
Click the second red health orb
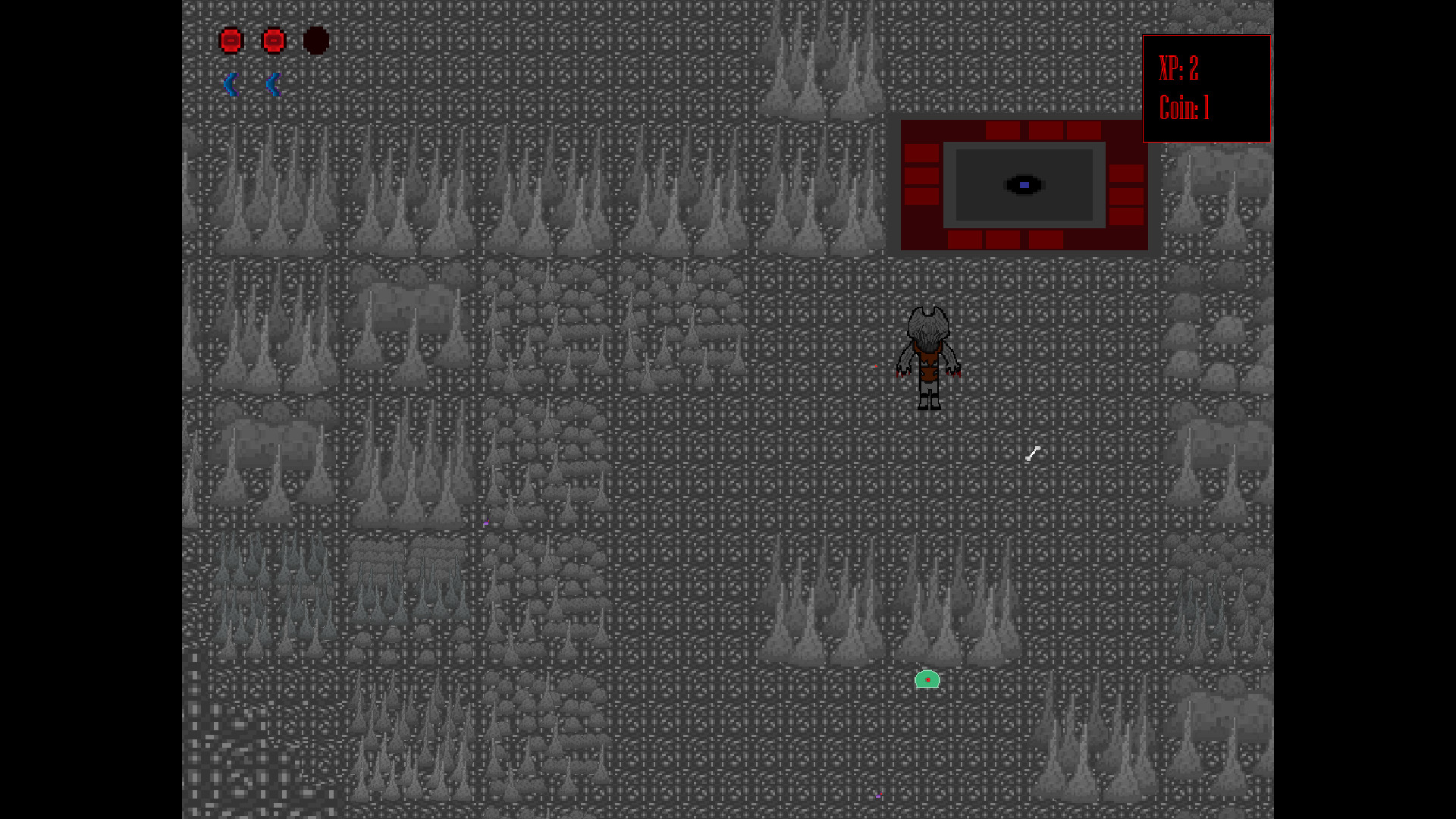coord(273,41)
